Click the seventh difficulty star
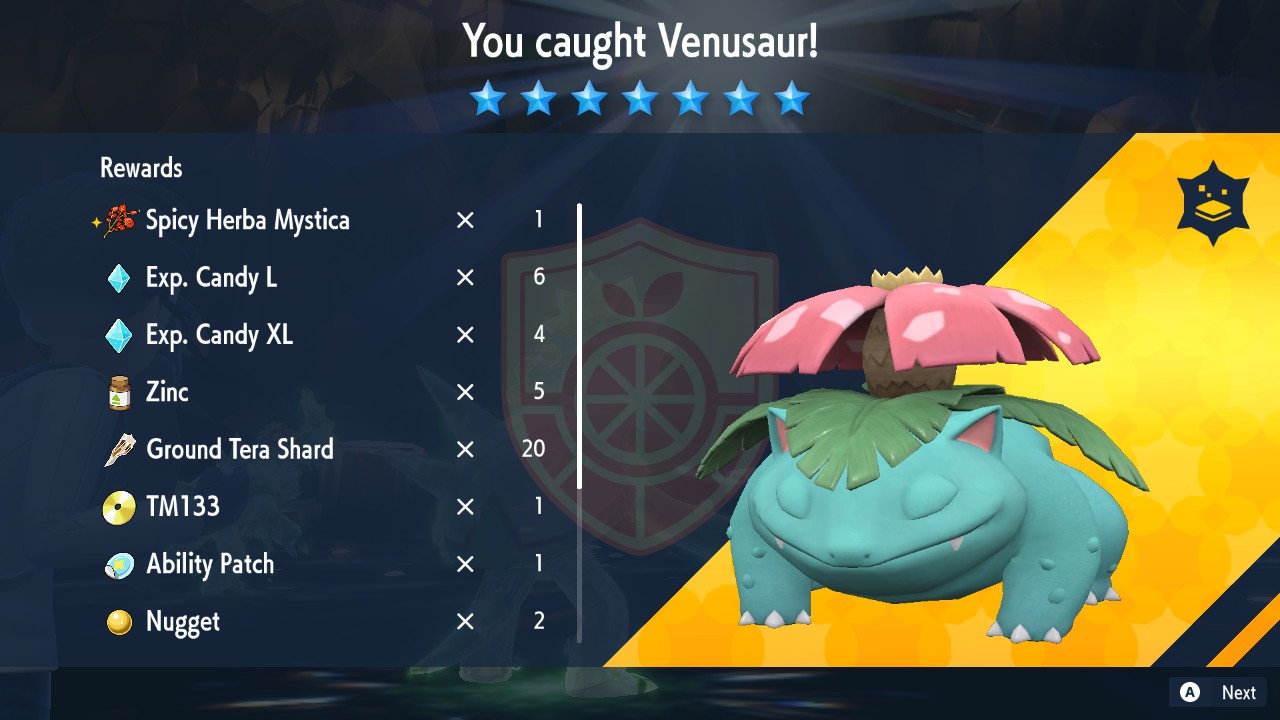Image resolution: width=1280 pixels, height=720 pixels. point(792,98)
